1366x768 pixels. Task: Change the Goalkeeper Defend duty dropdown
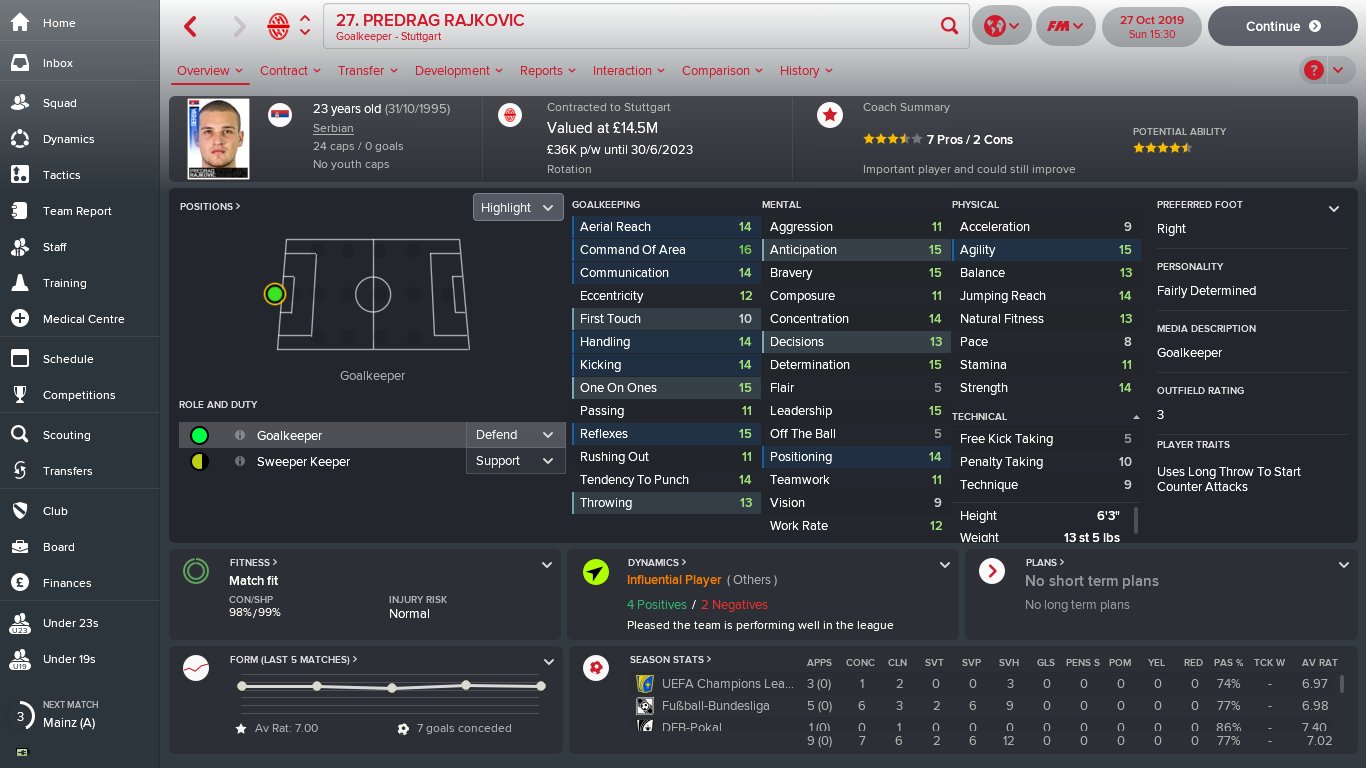(x=514, y=435)
